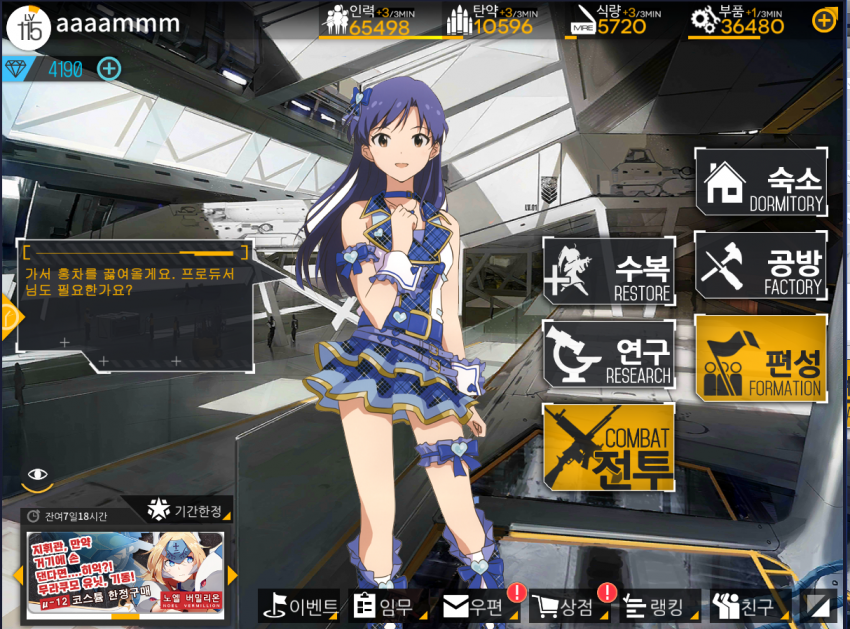Start Combat mission select
The image size is (850, 629).
[x=609, y=448]
